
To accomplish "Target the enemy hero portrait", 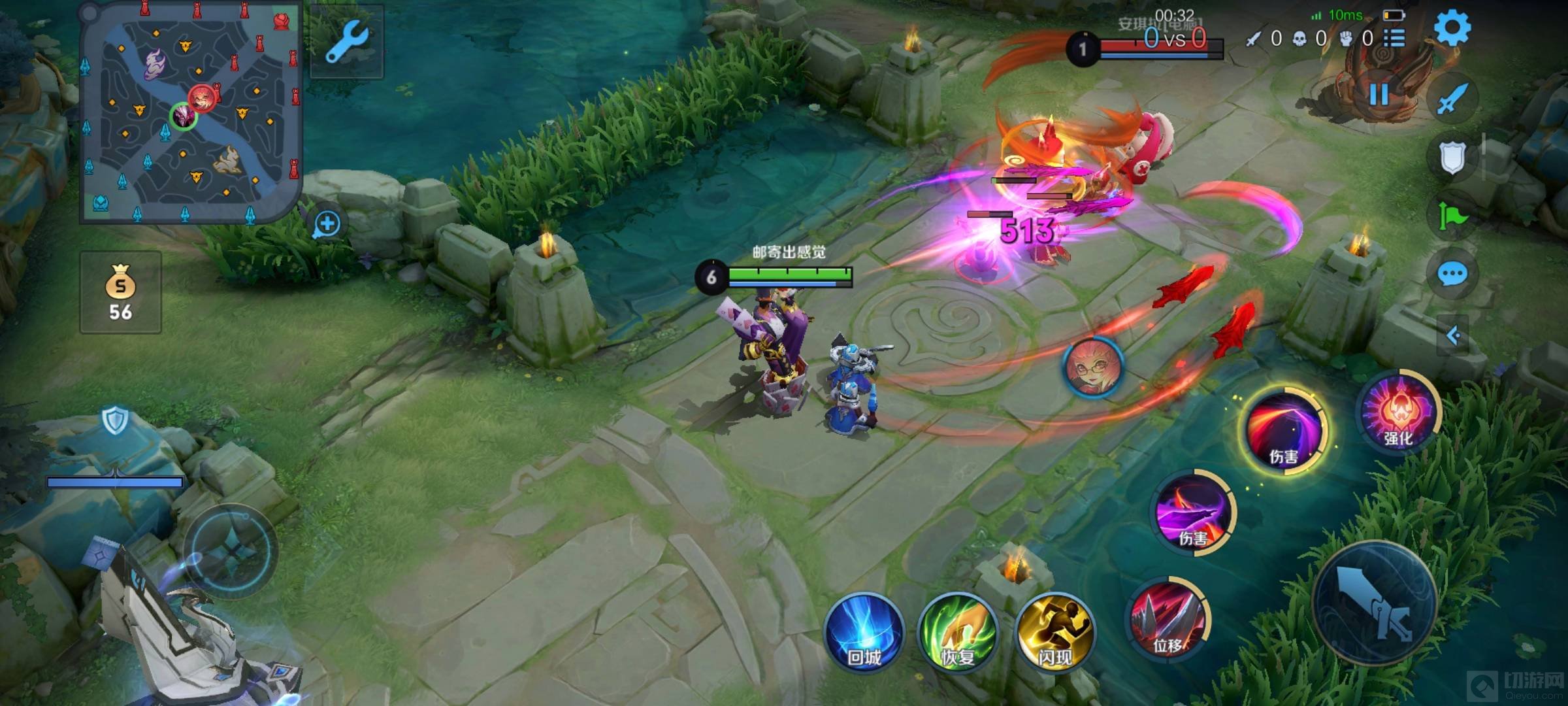I will click(1093, 368).
